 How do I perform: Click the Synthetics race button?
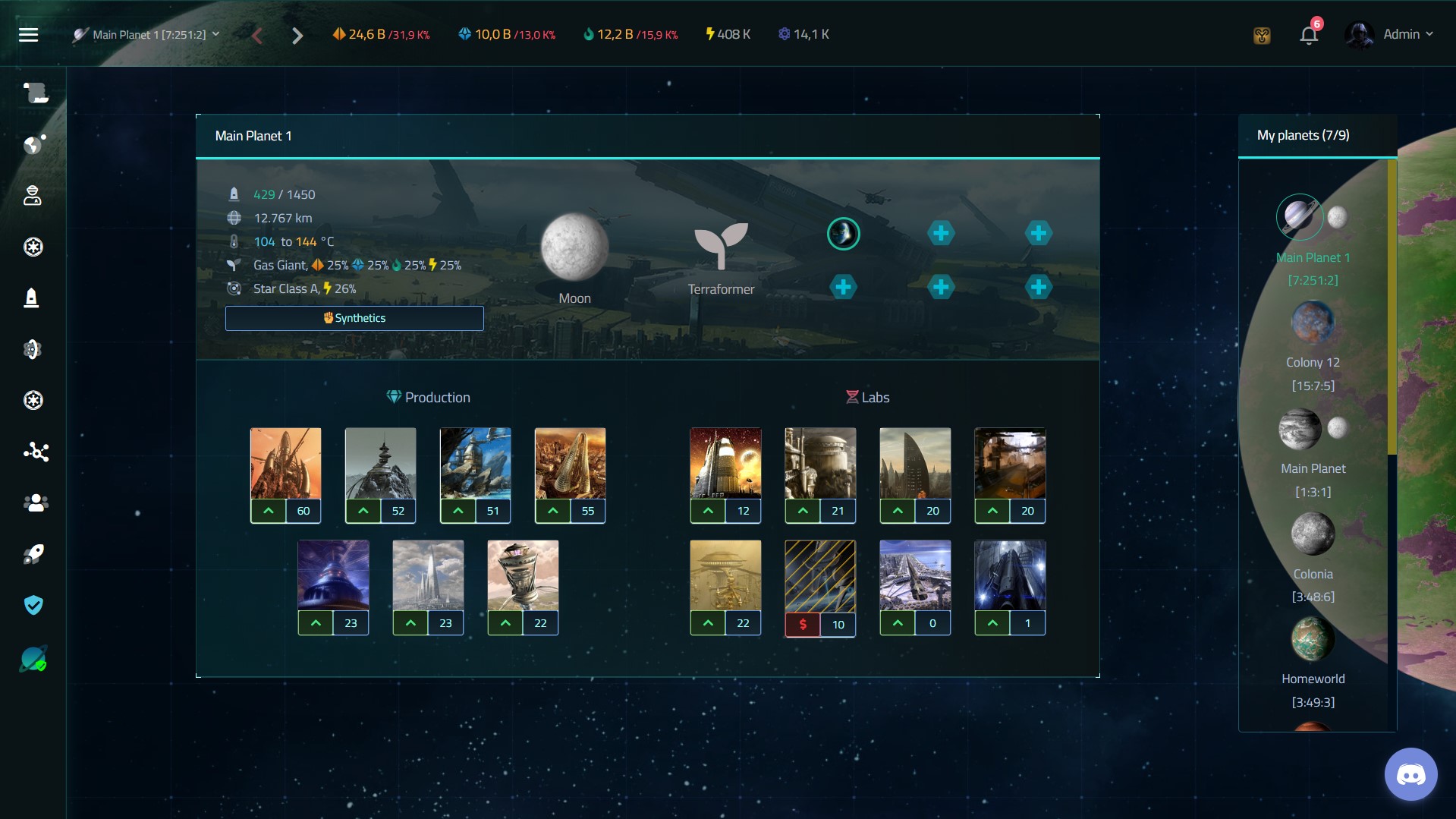click(x=354, y=318)
